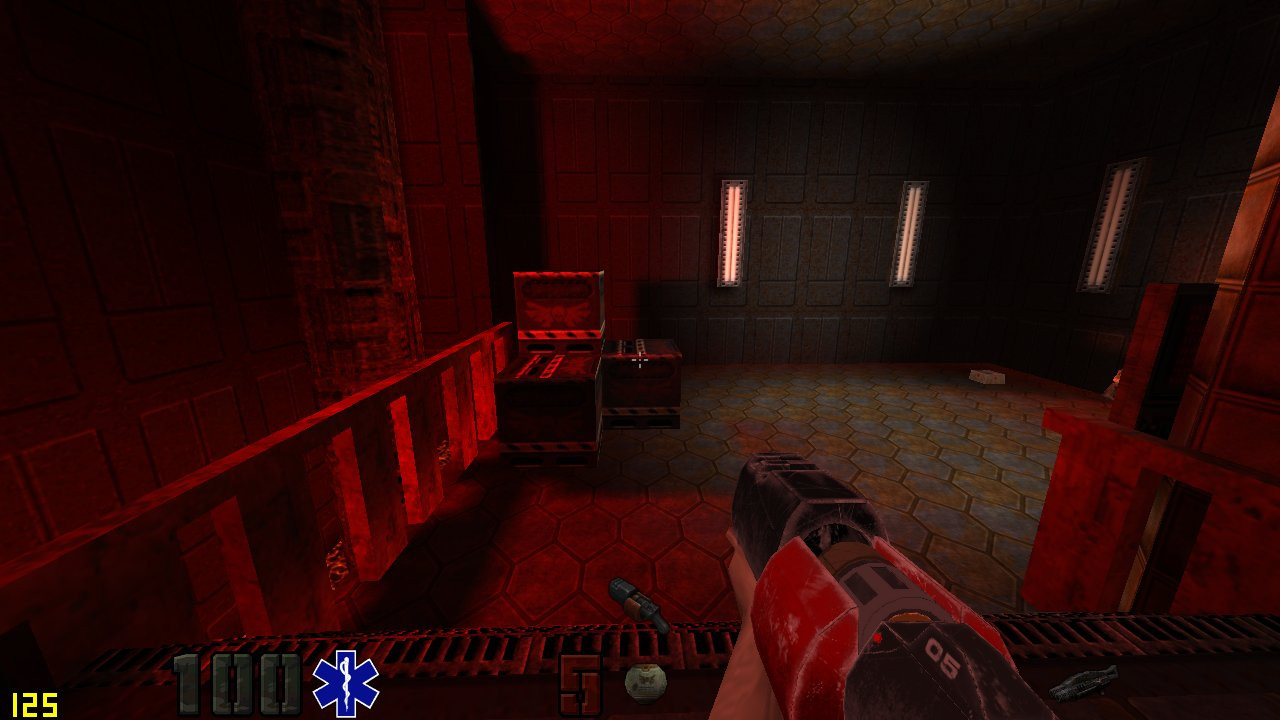Click the crosshair in the screen center
This screenshot has width=1280, height=720.
(x=640, y=360)
